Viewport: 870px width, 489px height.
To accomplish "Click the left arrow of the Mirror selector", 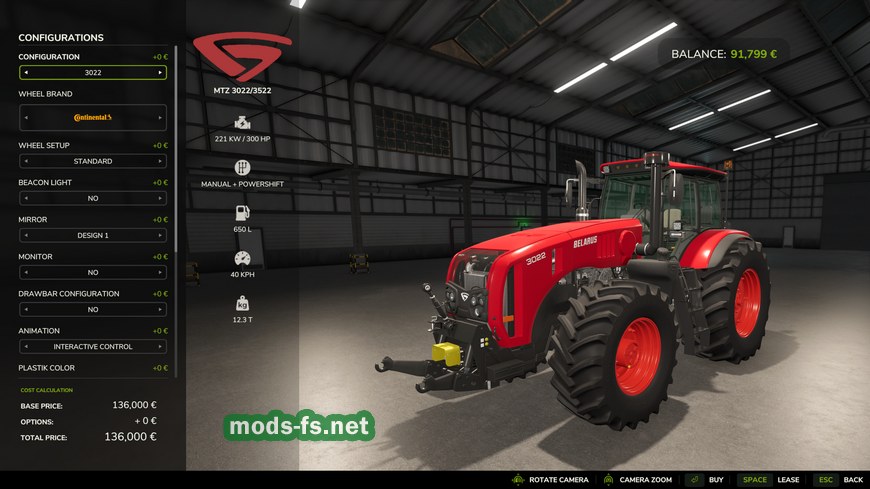I will pyautogui.click(x=26, y=235).
